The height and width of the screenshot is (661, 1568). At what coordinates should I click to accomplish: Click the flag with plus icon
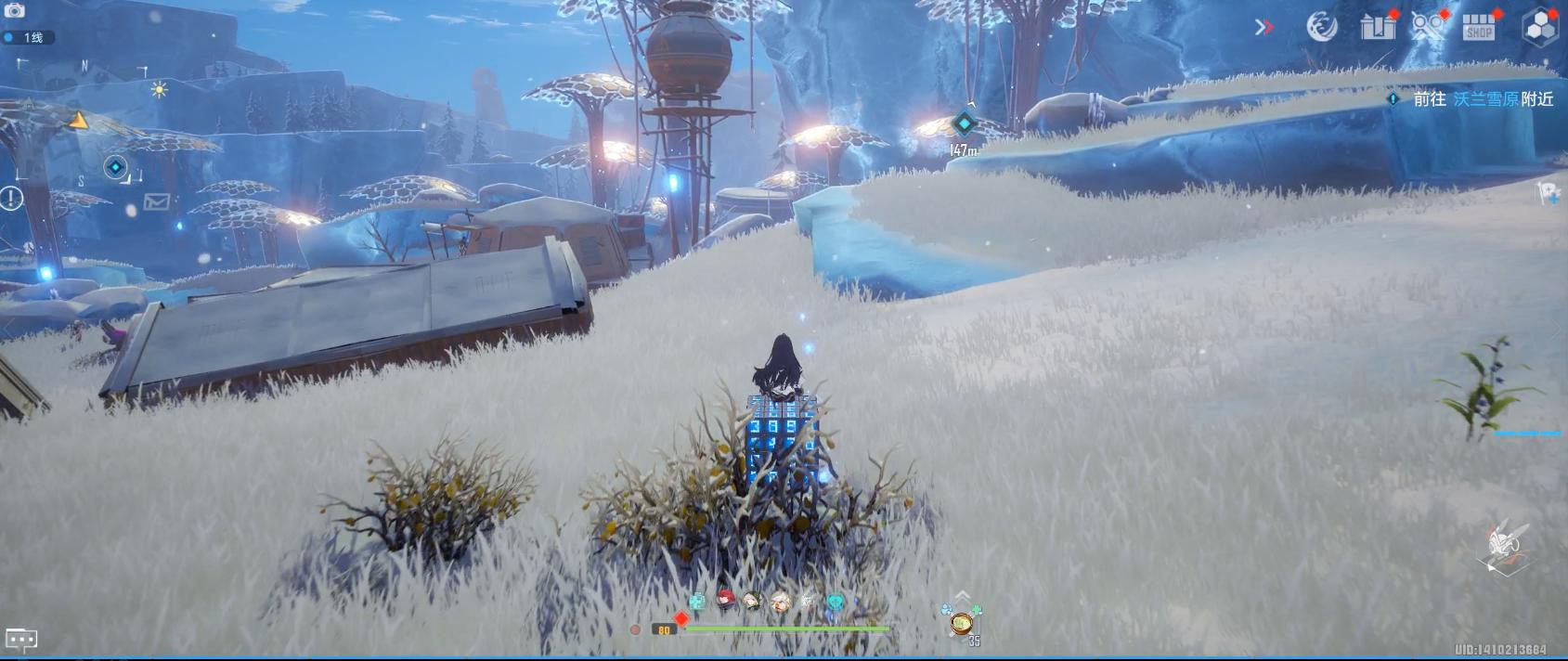click(1549, 193)
